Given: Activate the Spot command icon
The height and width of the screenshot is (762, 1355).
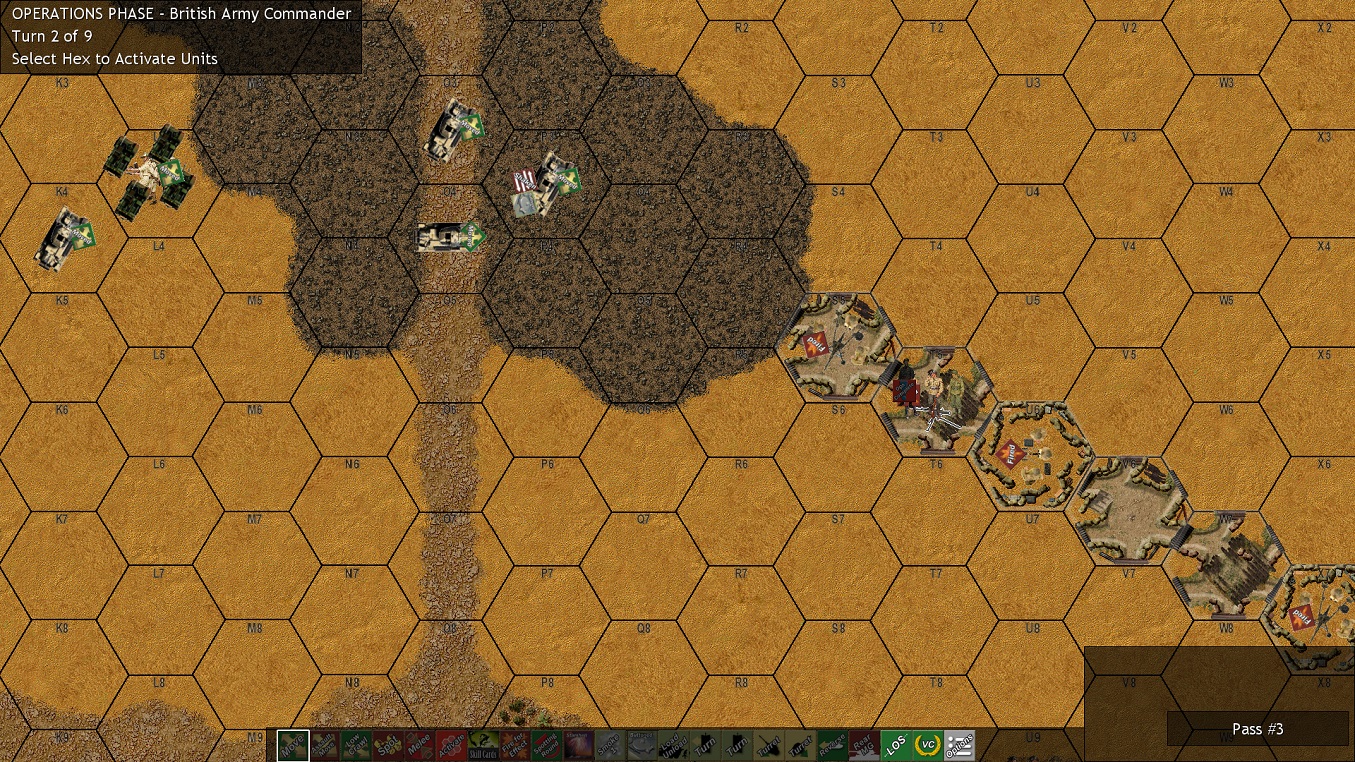Looking at the screenshot, I should click(386, 745).
